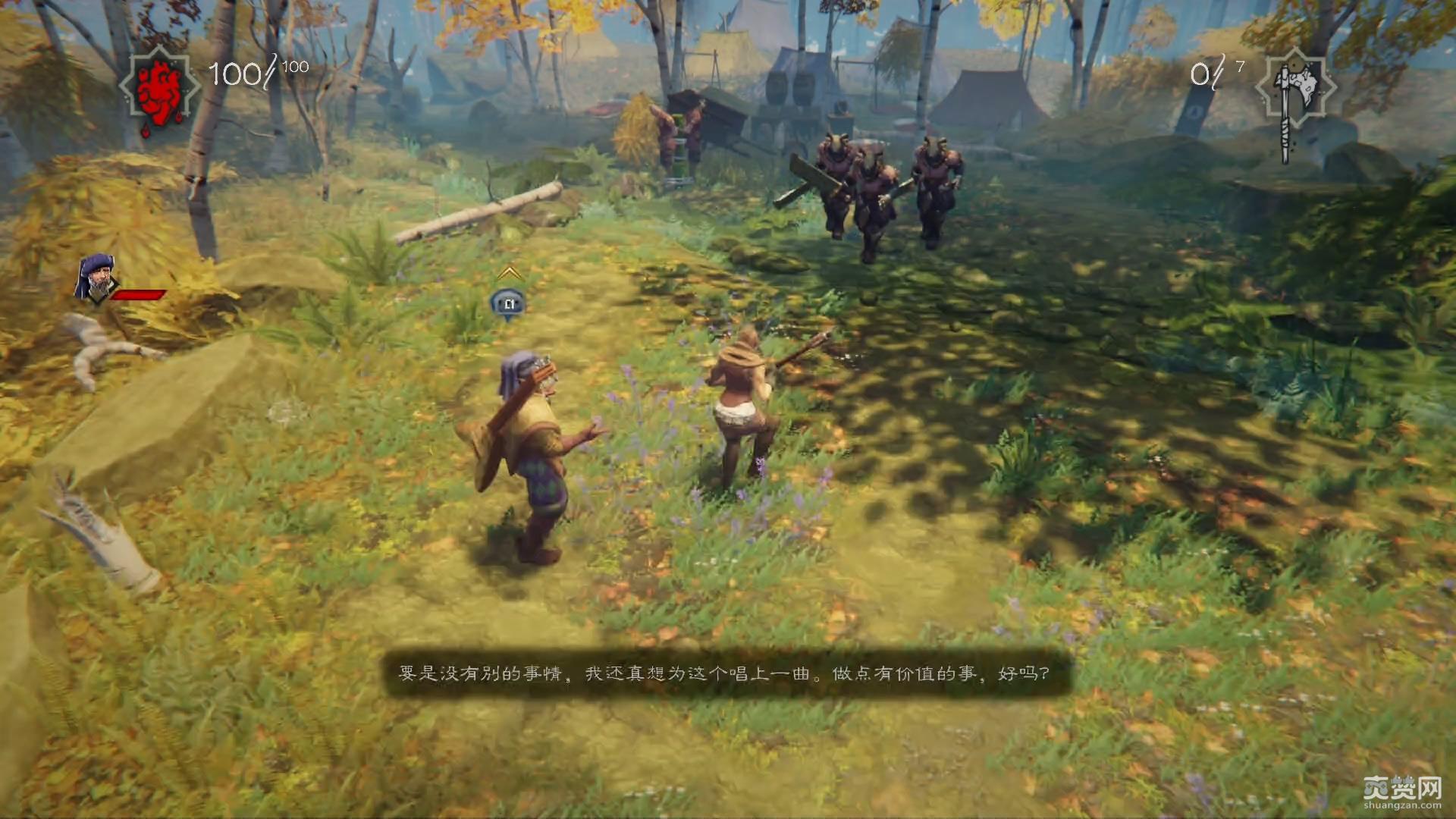This screenshot has height=819, width=1456.
Task: Open the interaction prompt above the bard character
Action: pyautogui.click(x=508, y=303)
